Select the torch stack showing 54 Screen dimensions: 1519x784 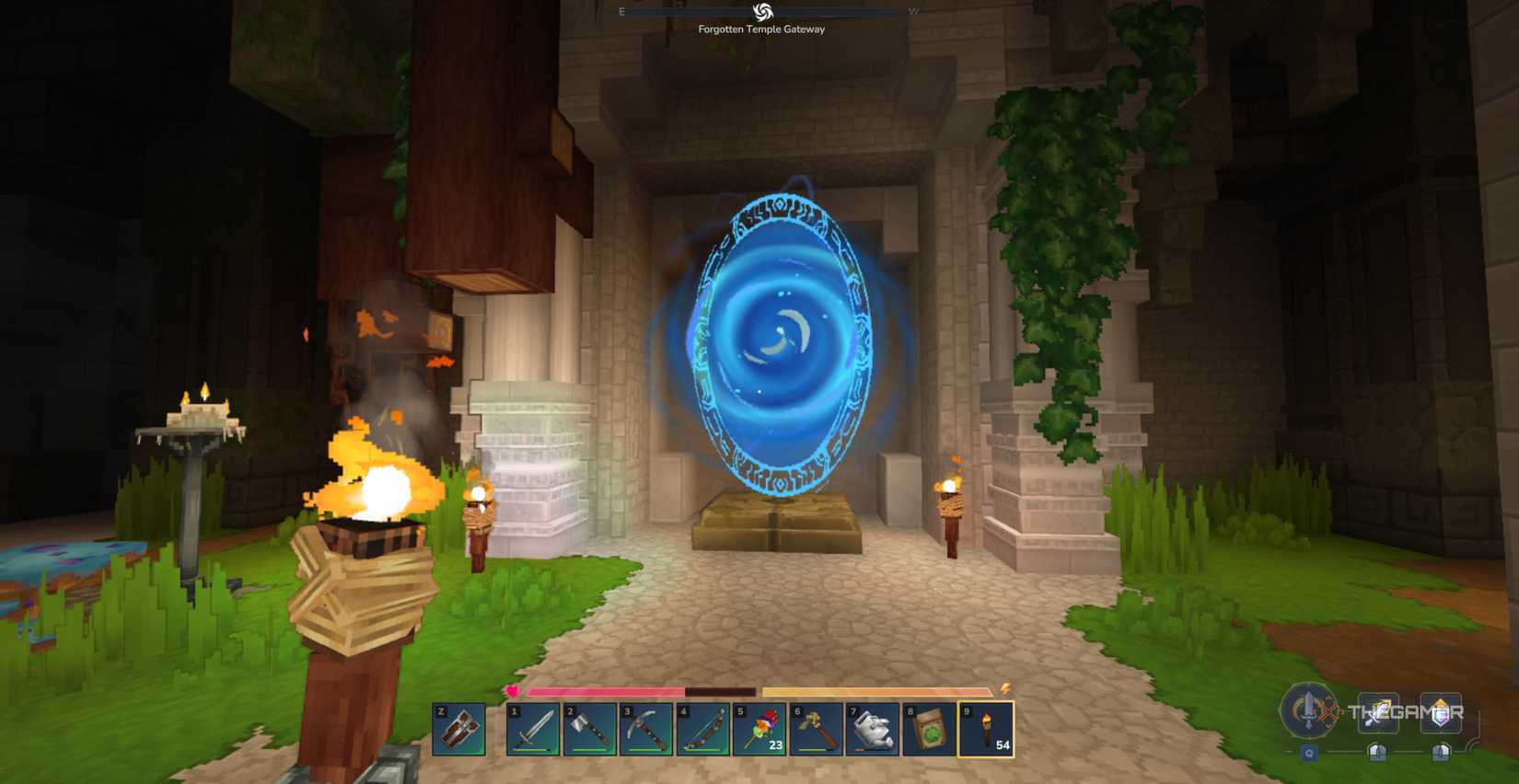(987, 730)
